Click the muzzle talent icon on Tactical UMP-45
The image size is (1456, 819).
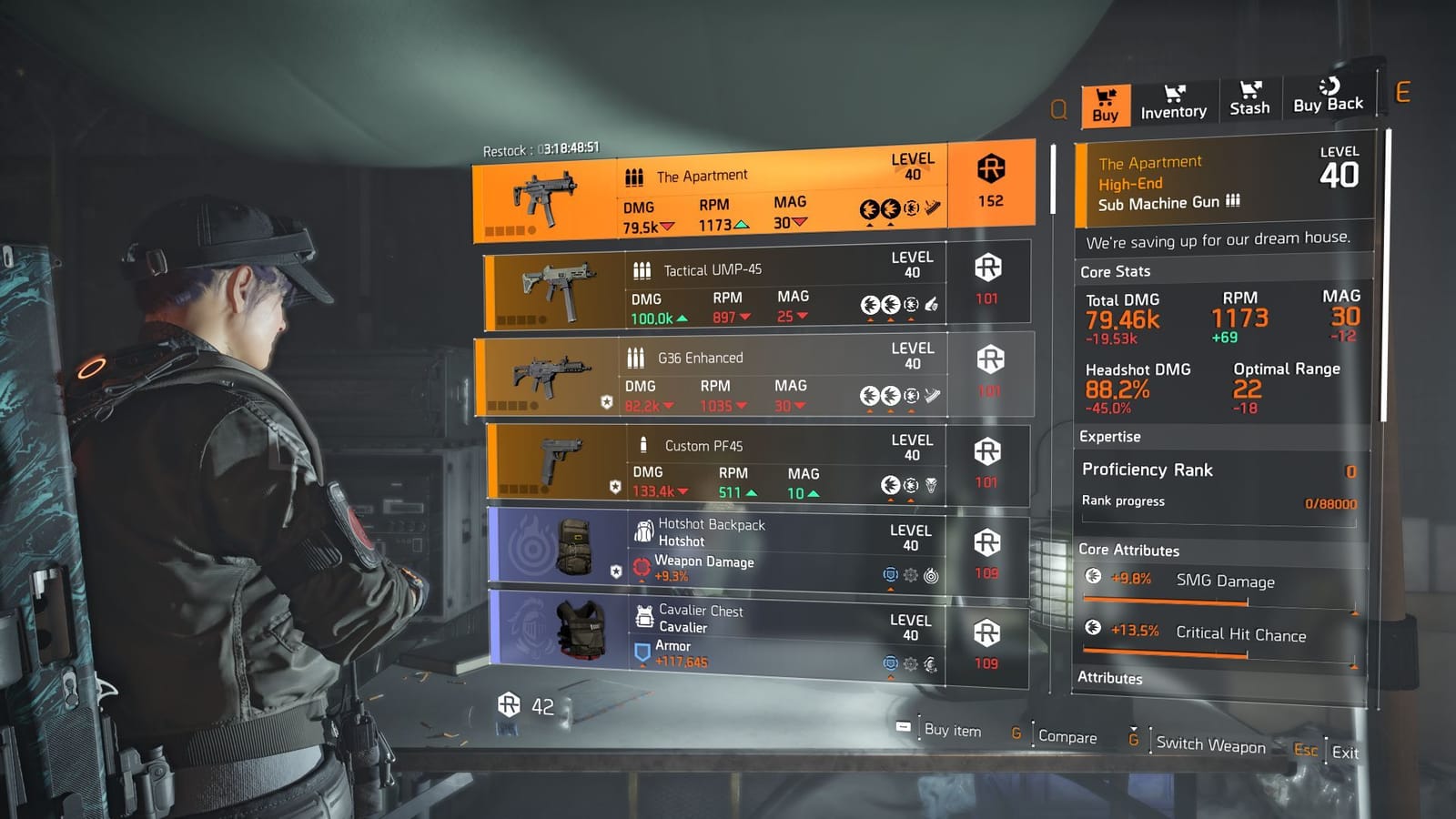tap(931, 303)
